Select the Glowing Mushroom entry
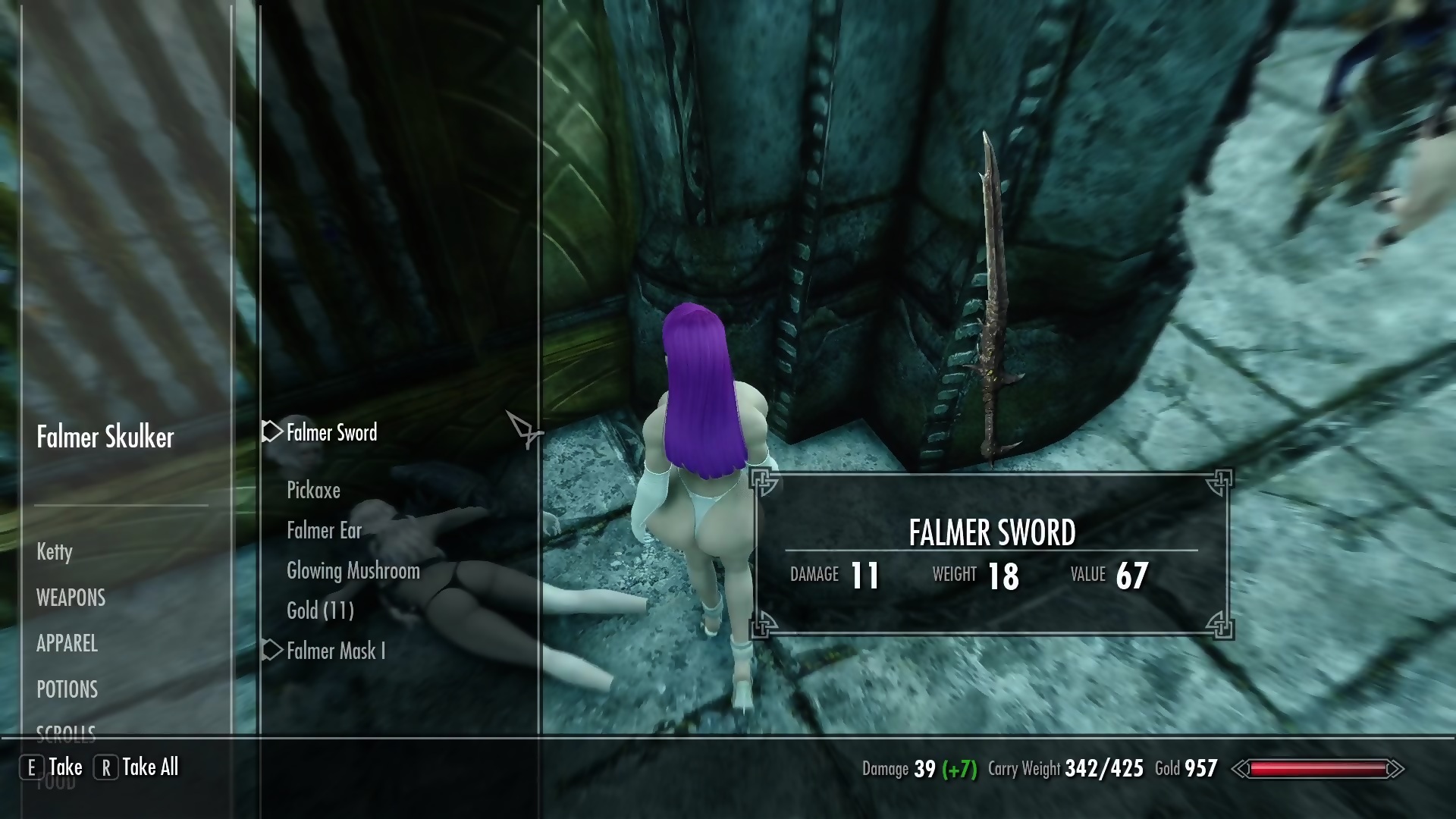 [353, 571]
